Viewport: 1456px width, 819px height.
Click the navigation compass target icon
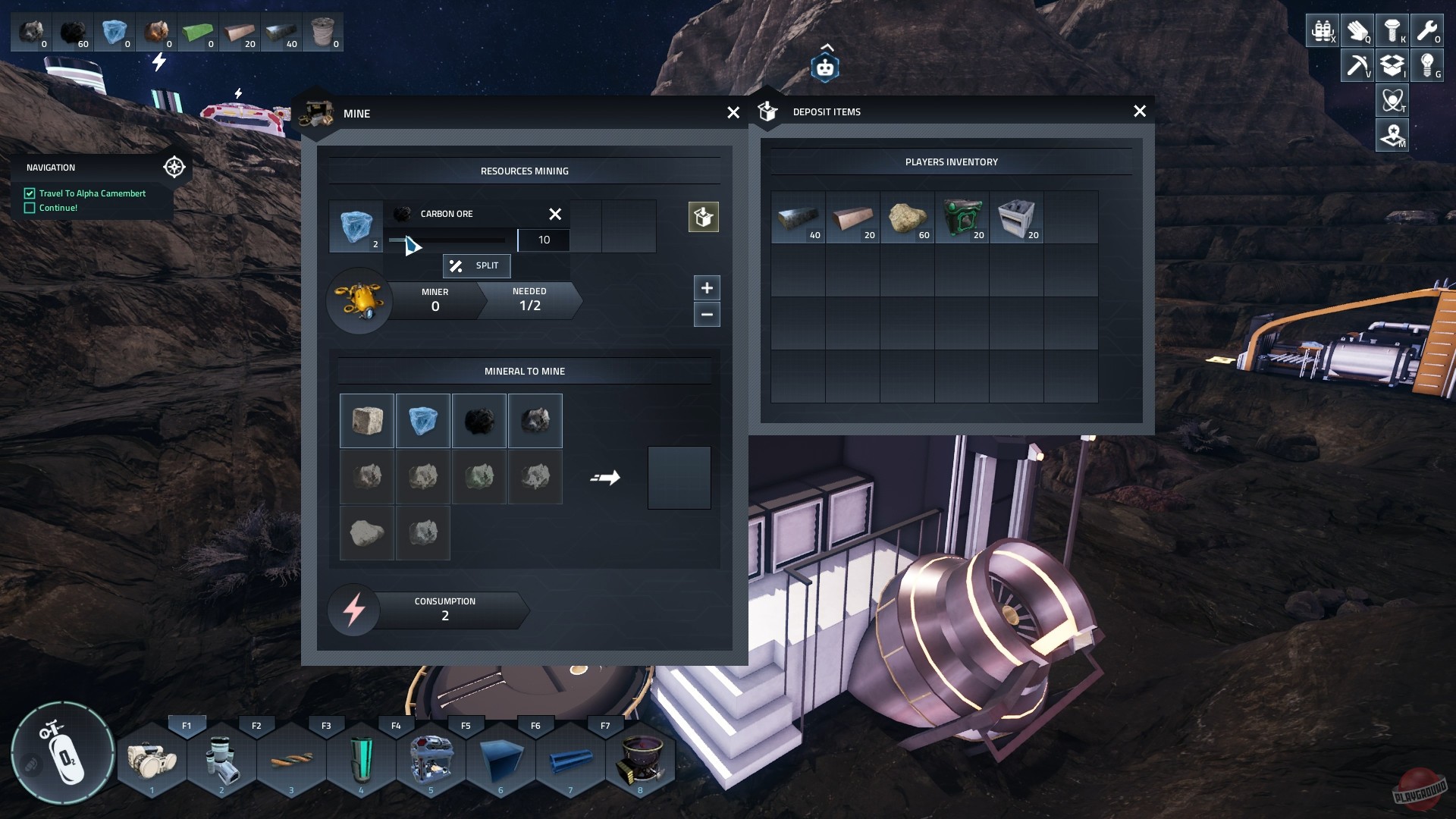[174, 167]
